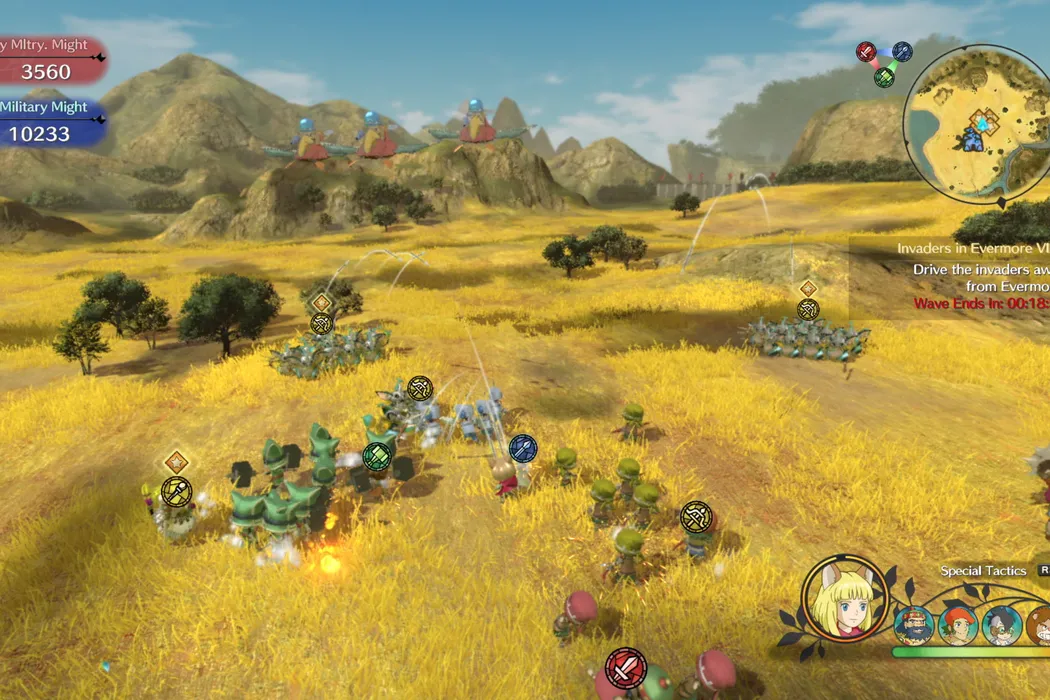
Task: Select the blue spear unit marker on the battlefield
Action: coord(523,447)
